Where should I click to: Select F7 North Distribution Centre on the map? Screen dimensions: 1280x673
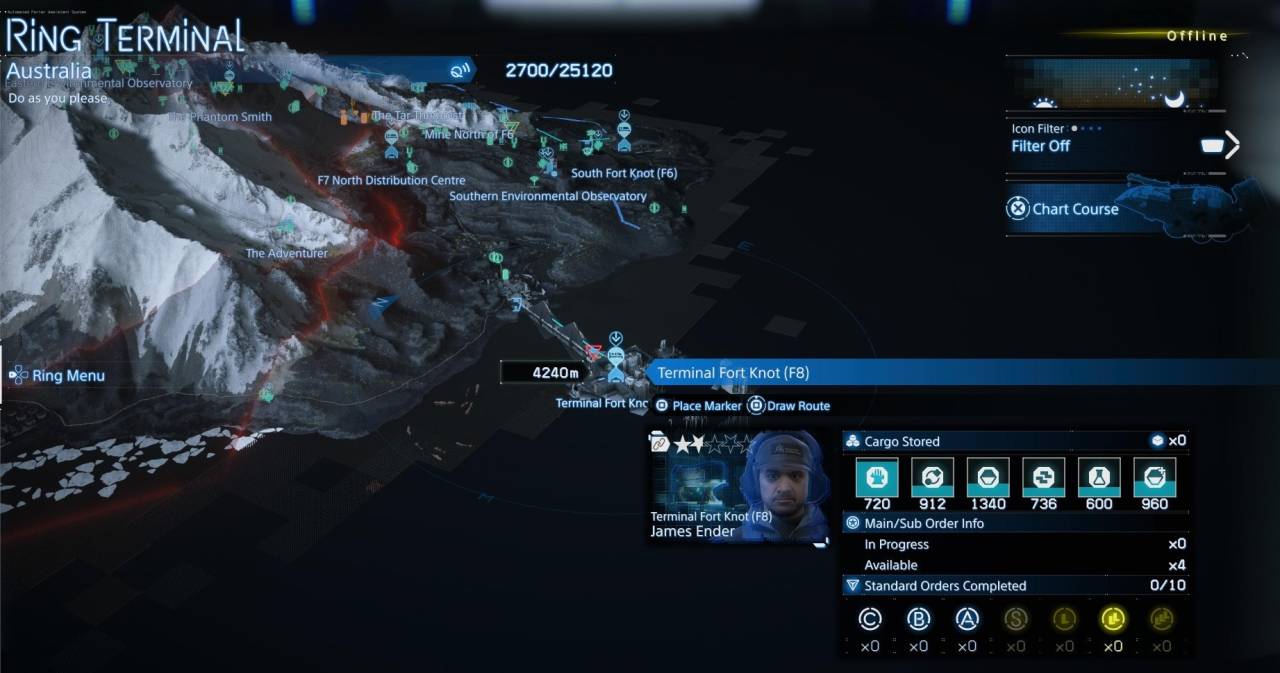tap(391, 180)
